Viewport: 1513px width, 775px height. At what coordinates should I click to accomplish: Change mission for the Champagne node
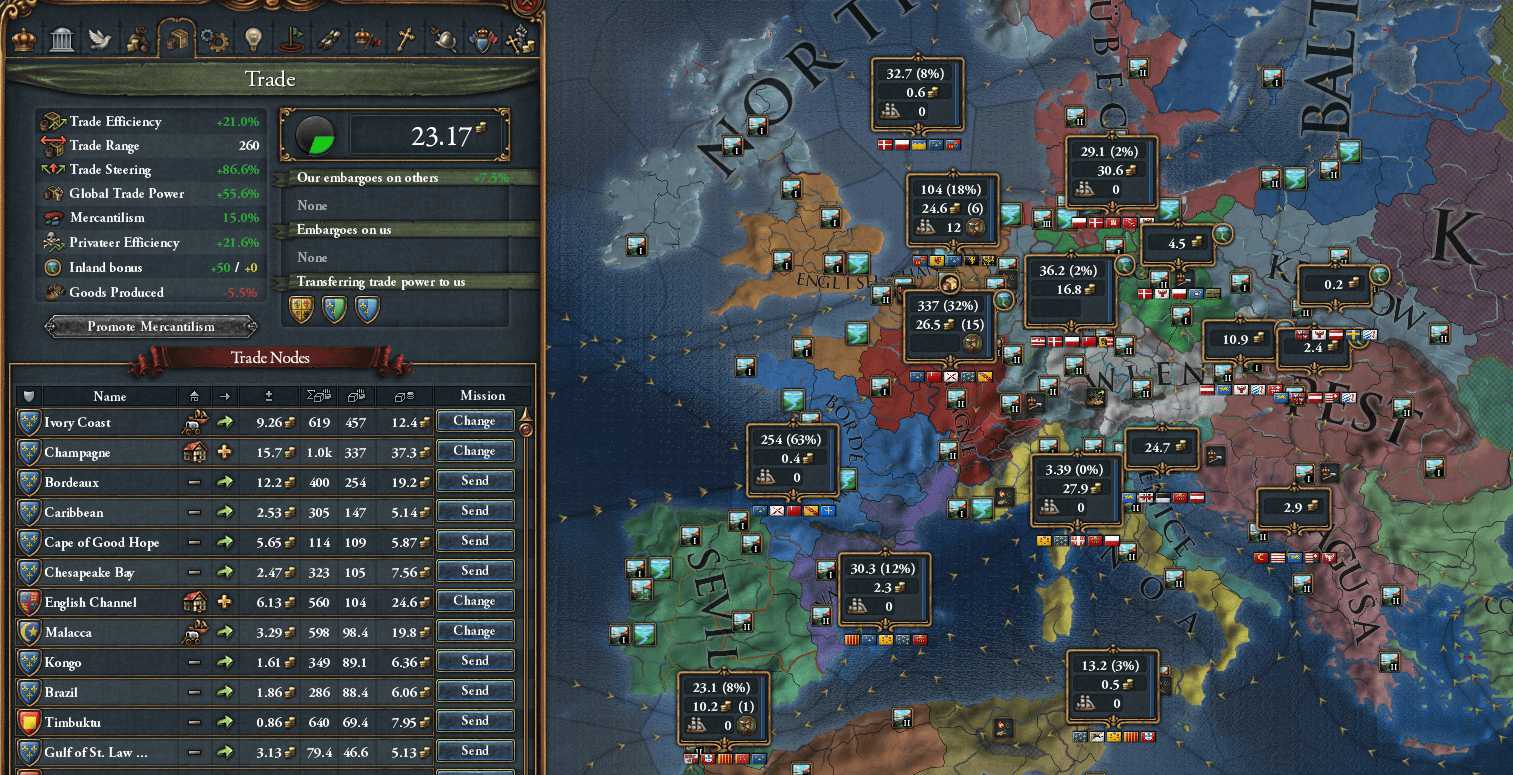475,451
